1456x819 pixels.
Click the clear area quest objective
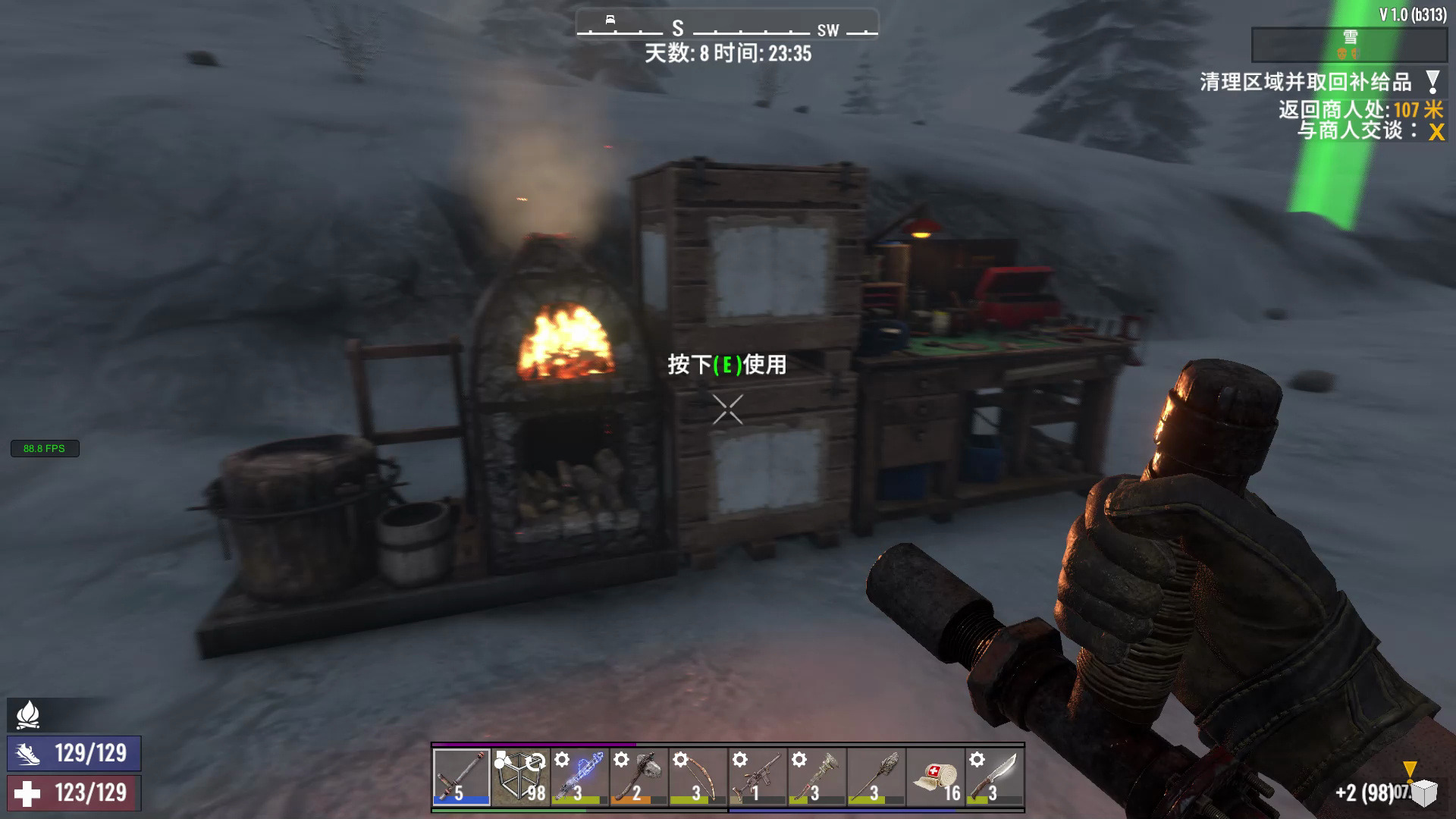1306,82
